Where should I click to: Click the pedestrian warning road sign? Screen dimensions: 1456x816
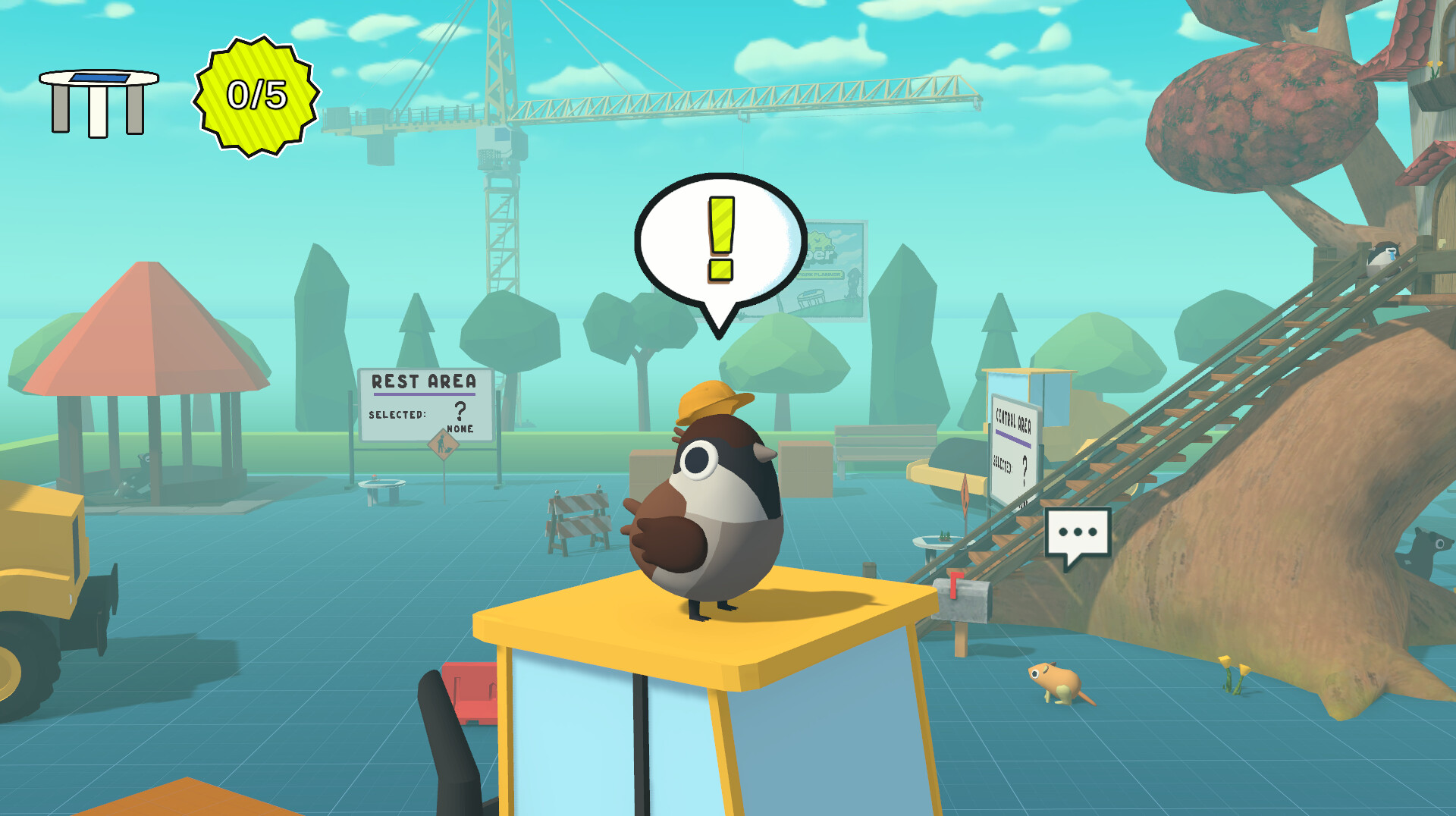443,443
